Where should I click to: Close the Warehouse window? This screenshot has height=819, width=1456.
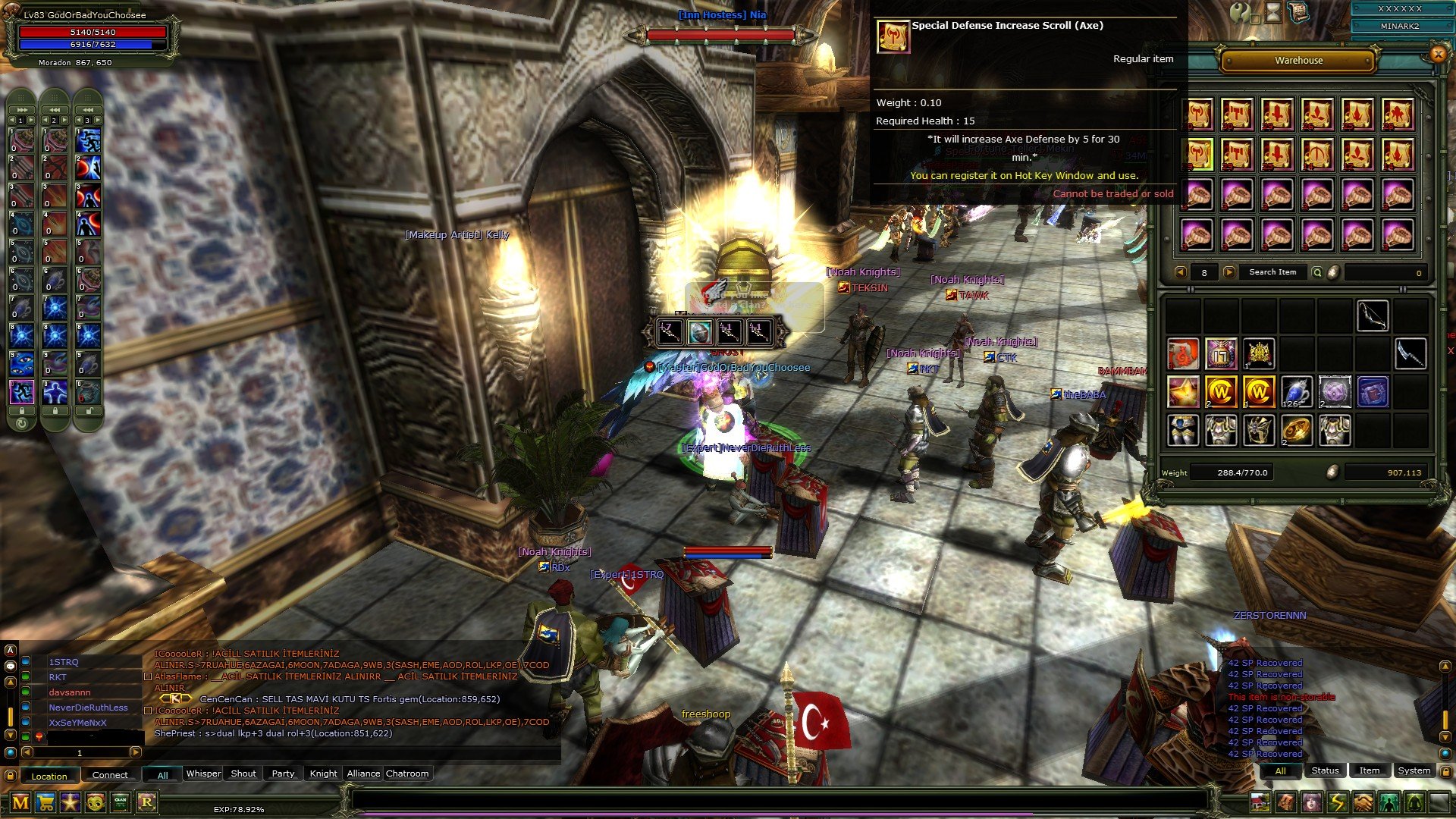tap(1437, 54)
